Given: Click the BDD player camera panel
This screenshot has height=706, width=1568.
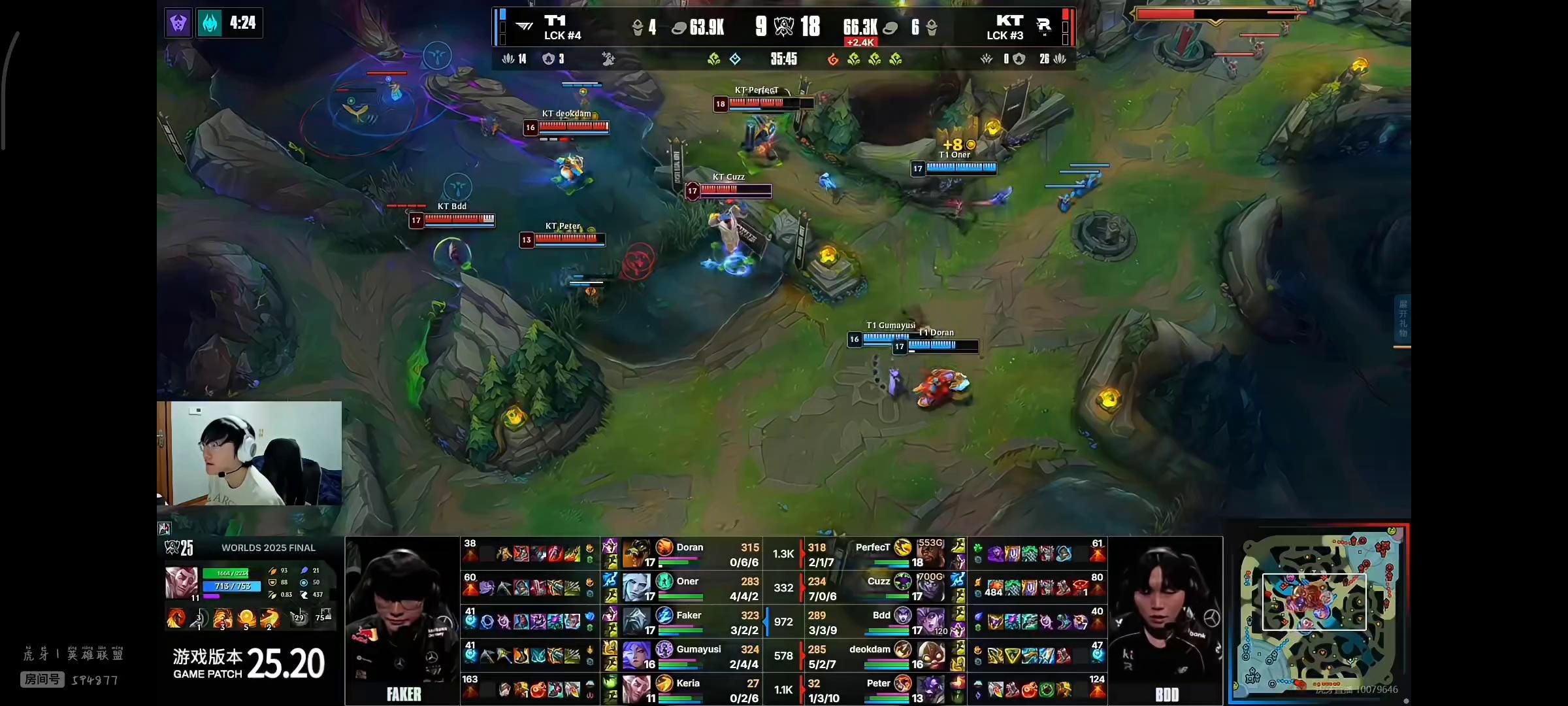Looking at the screenshot, I should tap(1166, 620).
